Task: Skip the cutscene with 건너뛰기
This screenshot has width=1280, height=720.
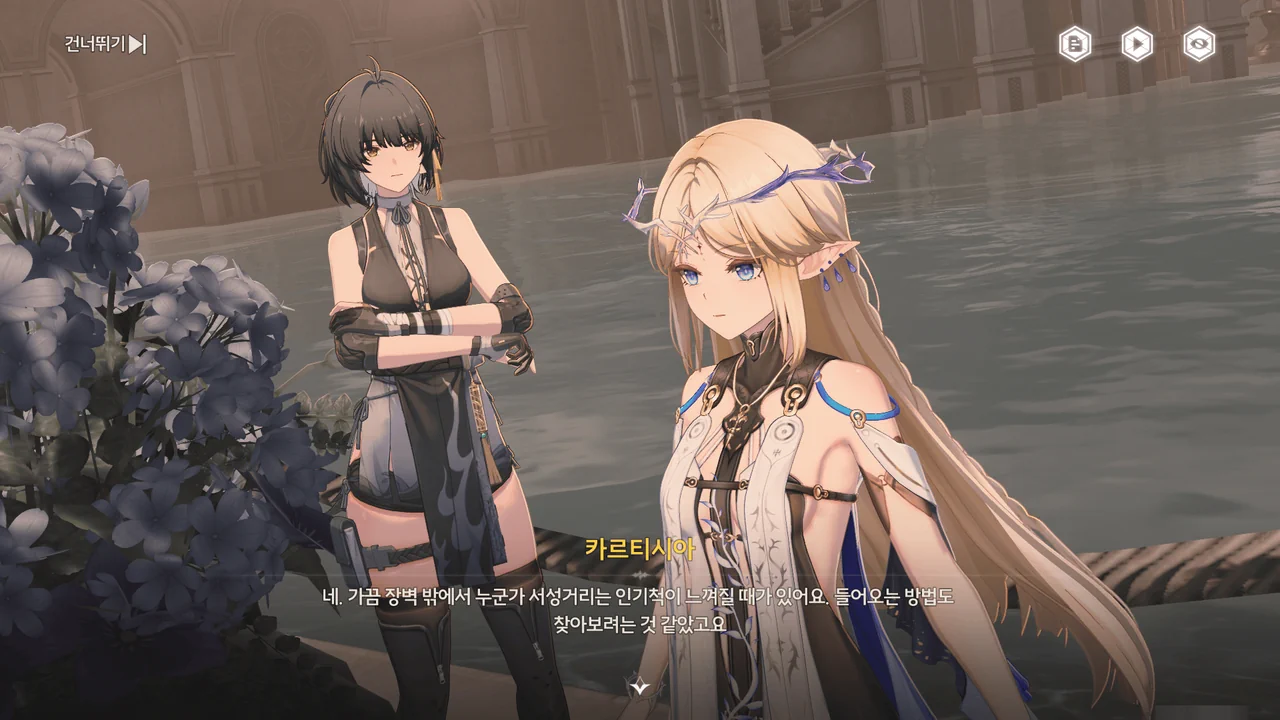Action: point(106,44)
